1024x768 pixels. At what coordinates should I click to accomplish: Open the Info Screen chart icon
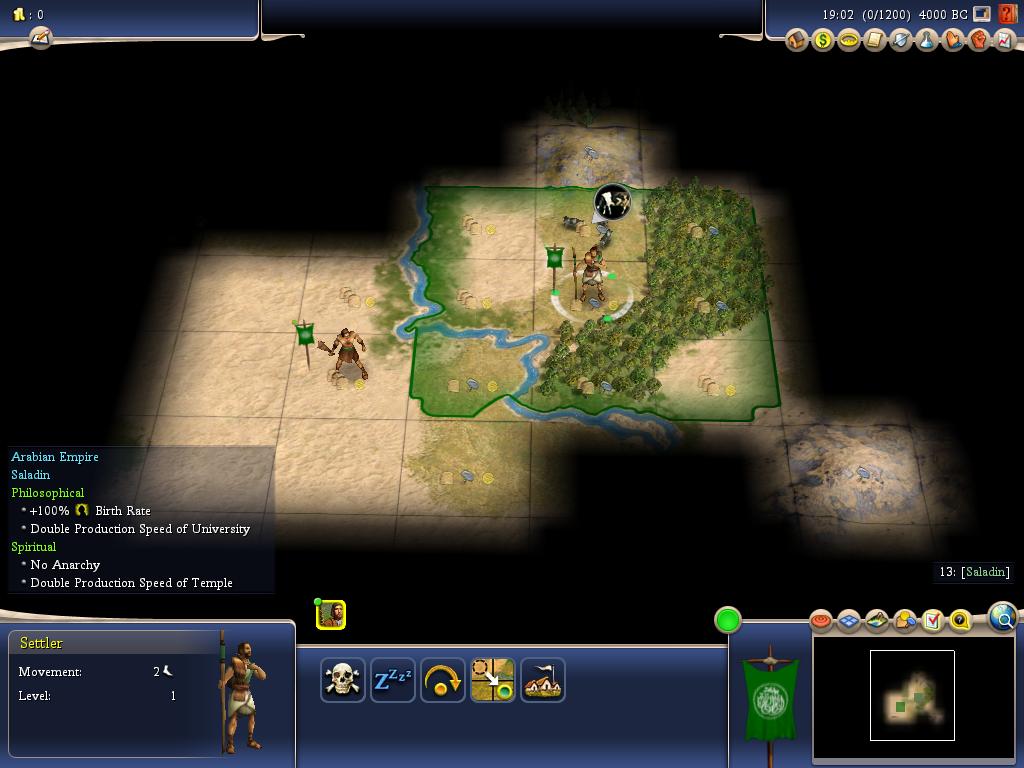click(1005, 41)
